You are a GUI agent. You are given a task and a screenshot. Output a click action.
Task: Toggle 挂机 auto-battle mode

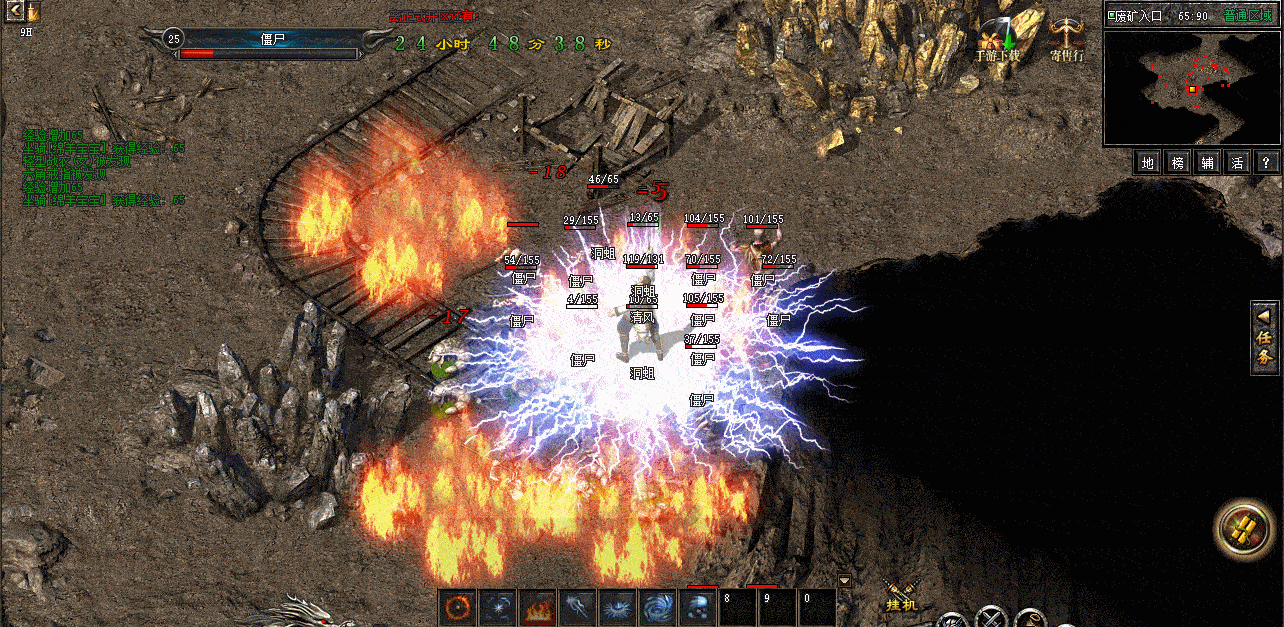pos(901,594)
